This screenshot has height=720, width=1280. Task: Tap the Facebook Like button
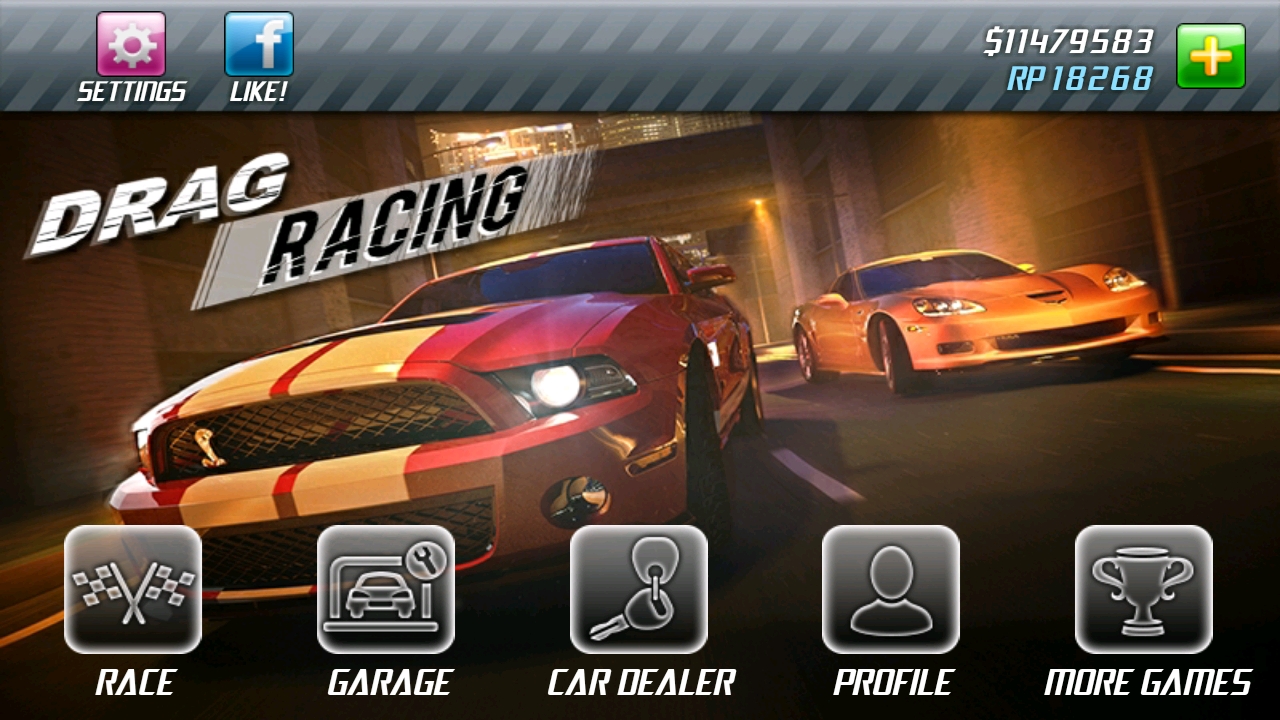tap(259, 45)
